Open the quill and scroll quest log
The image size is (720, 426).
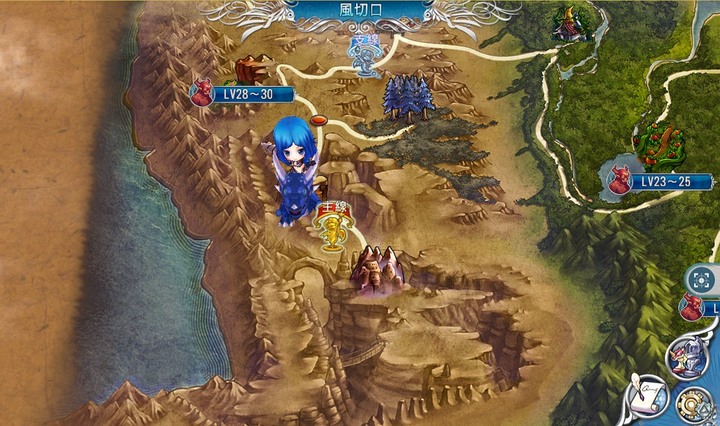[648, 398]
